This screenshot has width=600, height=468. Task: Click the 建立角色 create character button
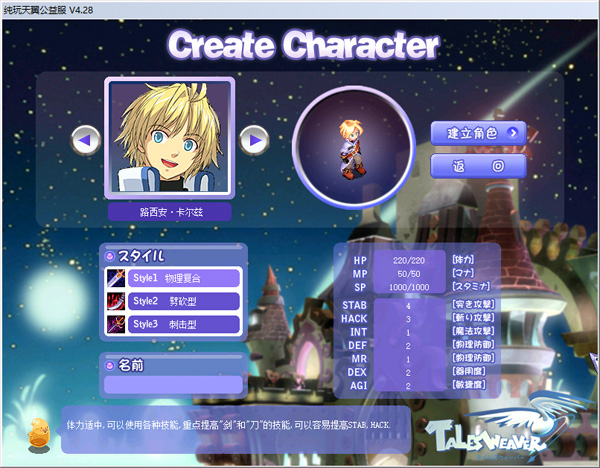(478, 132)
